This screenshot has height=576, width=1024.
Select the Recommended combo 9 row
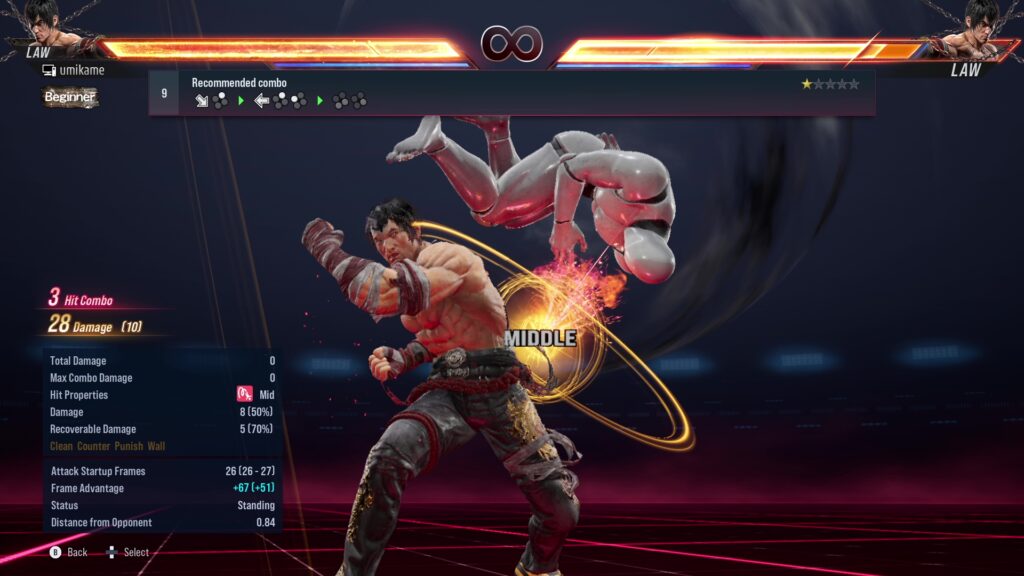(511, 92)
